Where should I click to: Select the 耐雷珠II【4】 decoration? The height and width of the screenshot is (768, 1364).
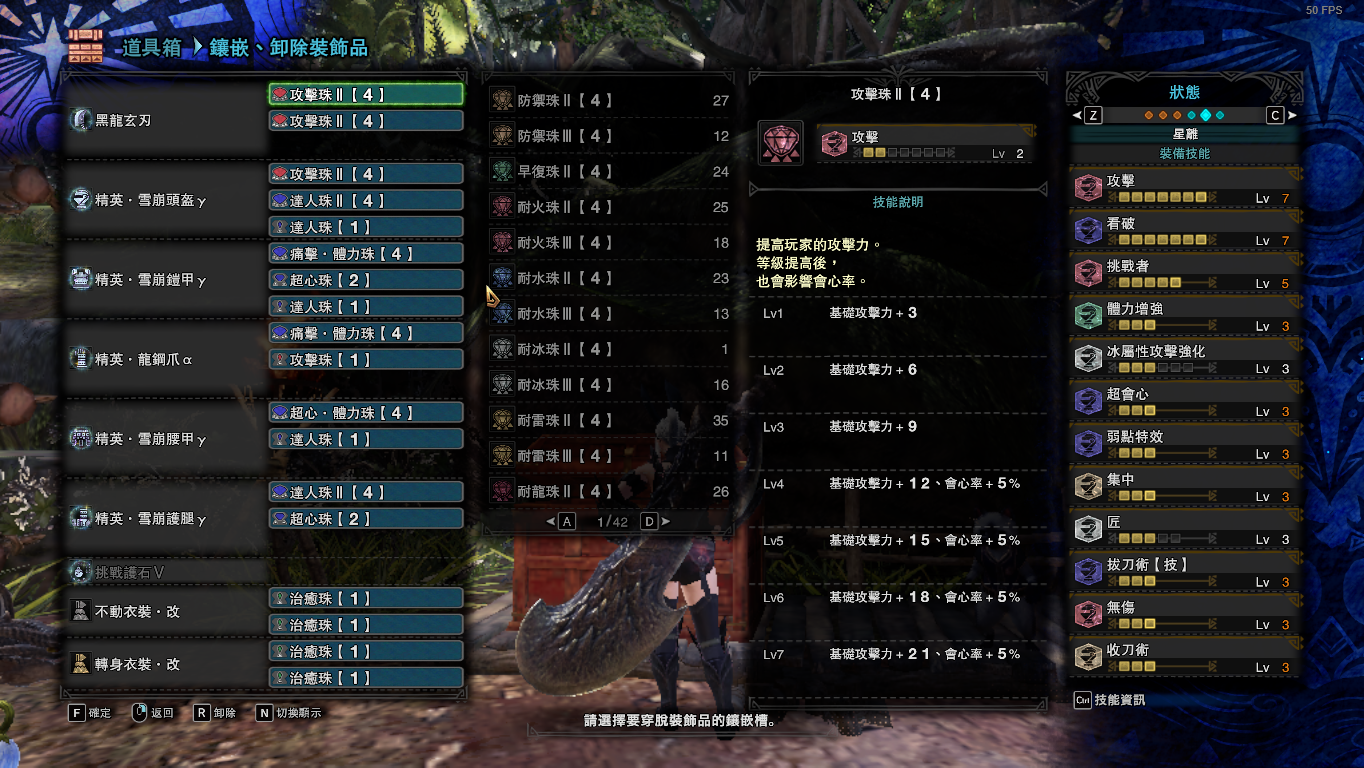(609, 421)
